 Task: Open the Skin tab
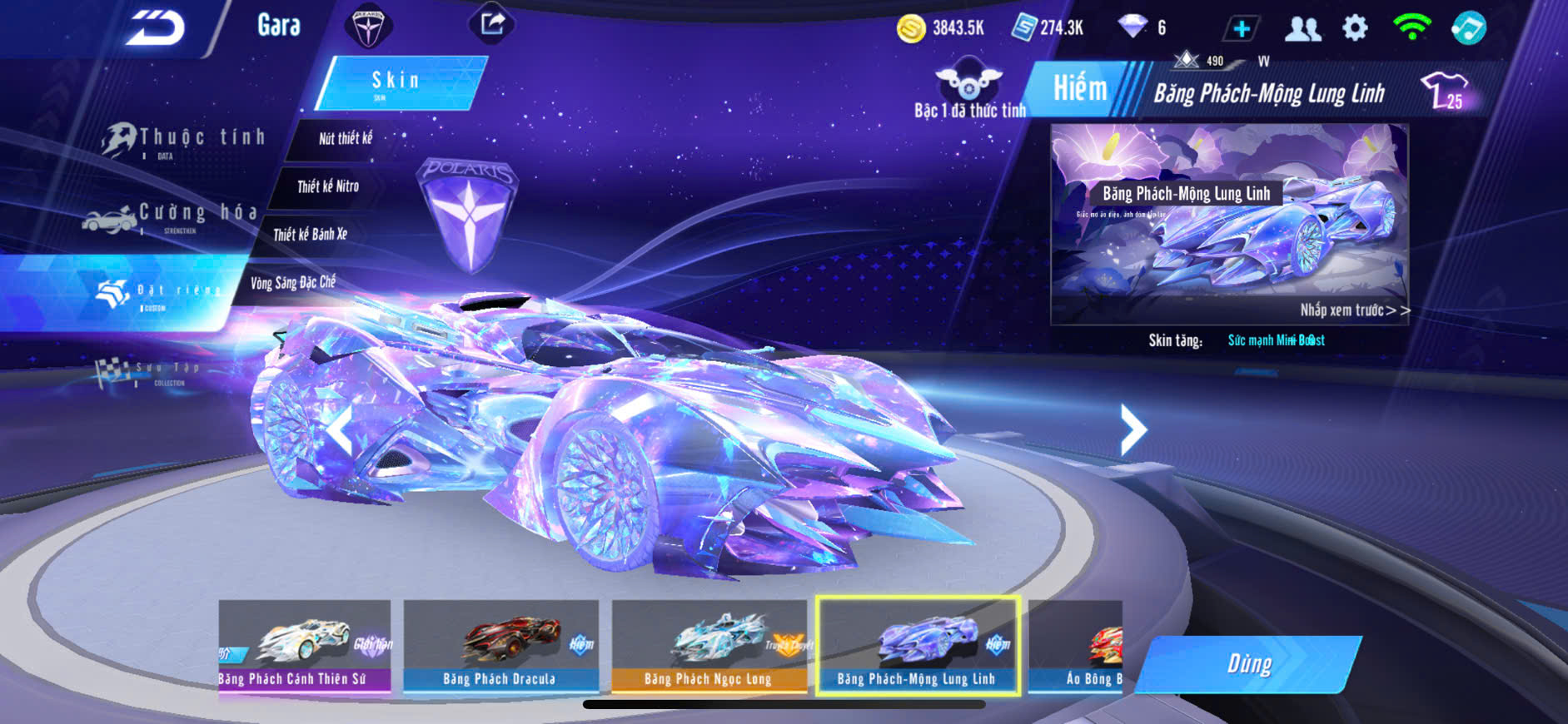[400, 82]
